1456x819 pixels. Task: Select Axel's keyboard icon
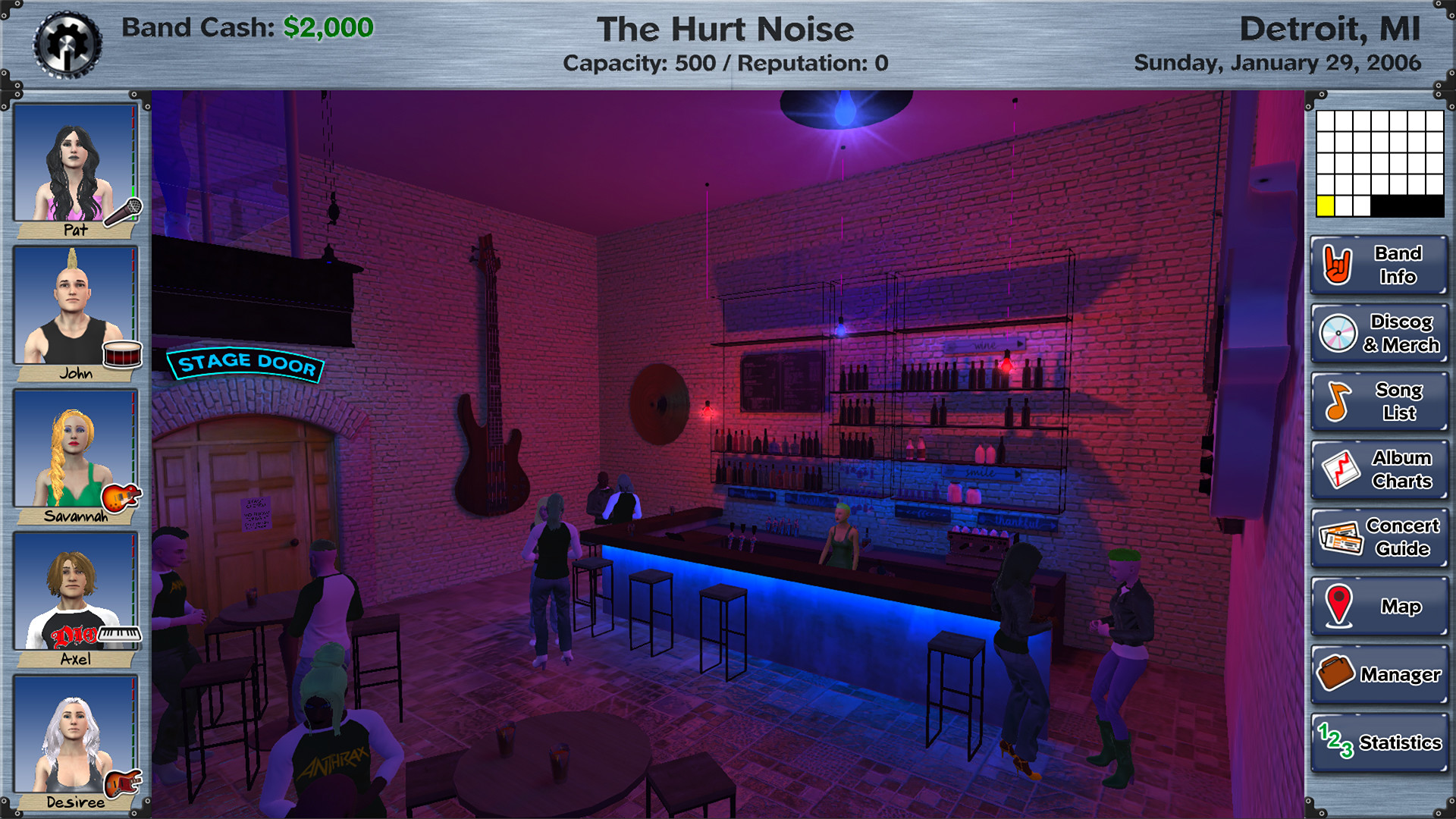point(120,634)
